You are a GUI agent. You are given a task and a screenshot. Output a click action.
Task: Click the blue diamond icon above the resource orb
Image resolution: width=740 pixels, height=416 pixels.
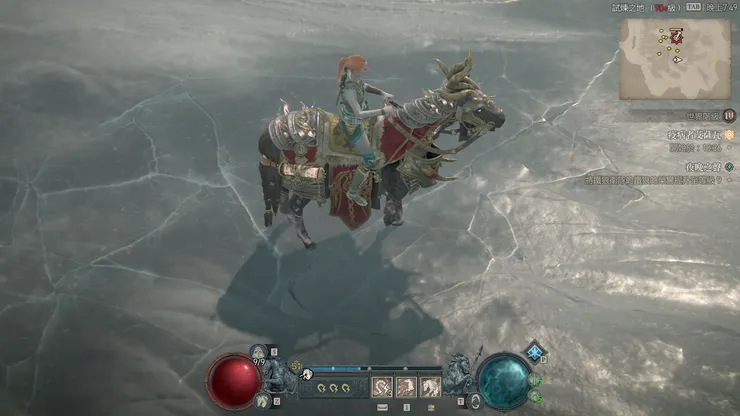tap(536, 351)
